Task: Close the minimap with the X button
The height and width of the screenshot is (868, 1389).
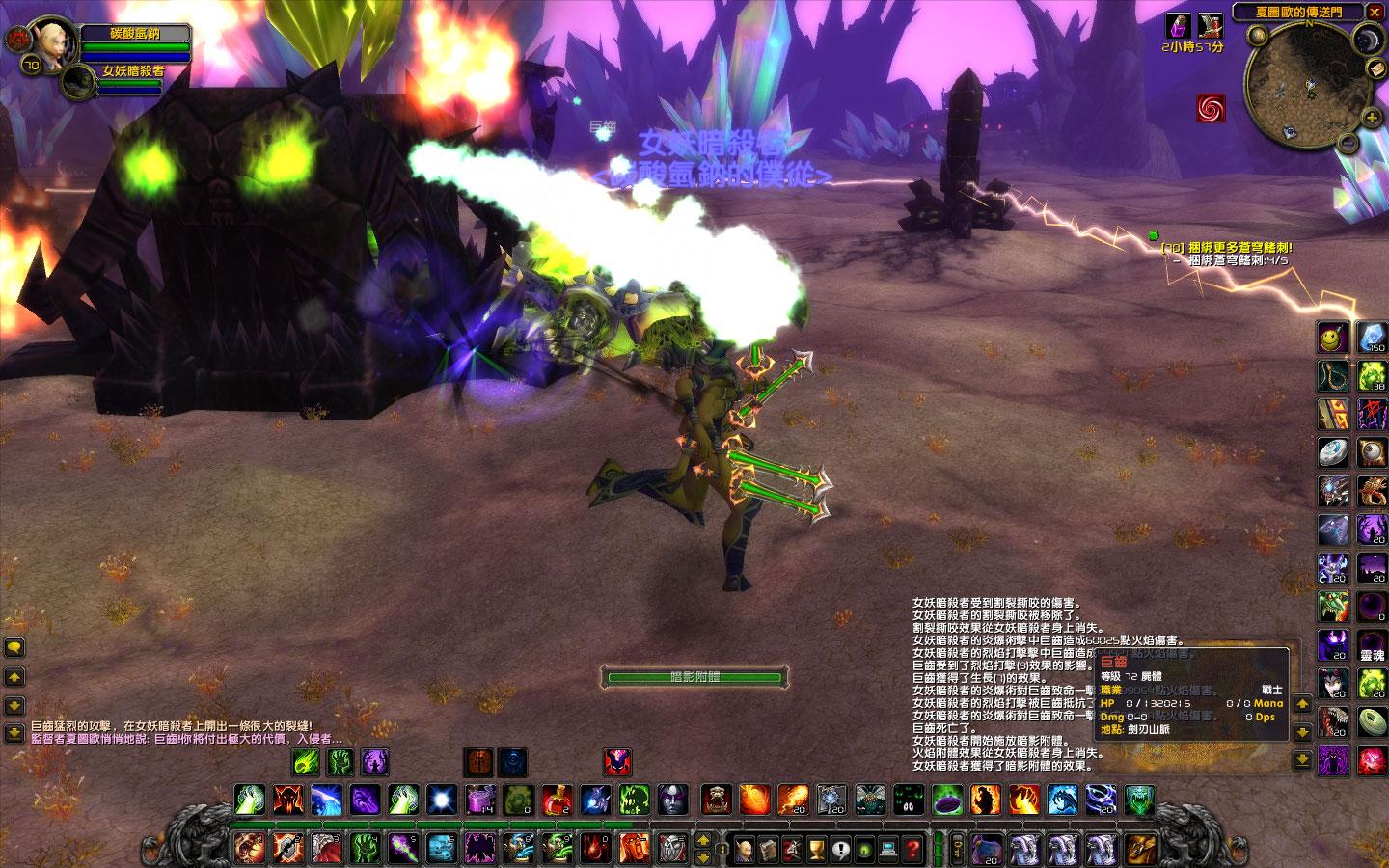Action: pyautogui.click(x=1375, y=13)
